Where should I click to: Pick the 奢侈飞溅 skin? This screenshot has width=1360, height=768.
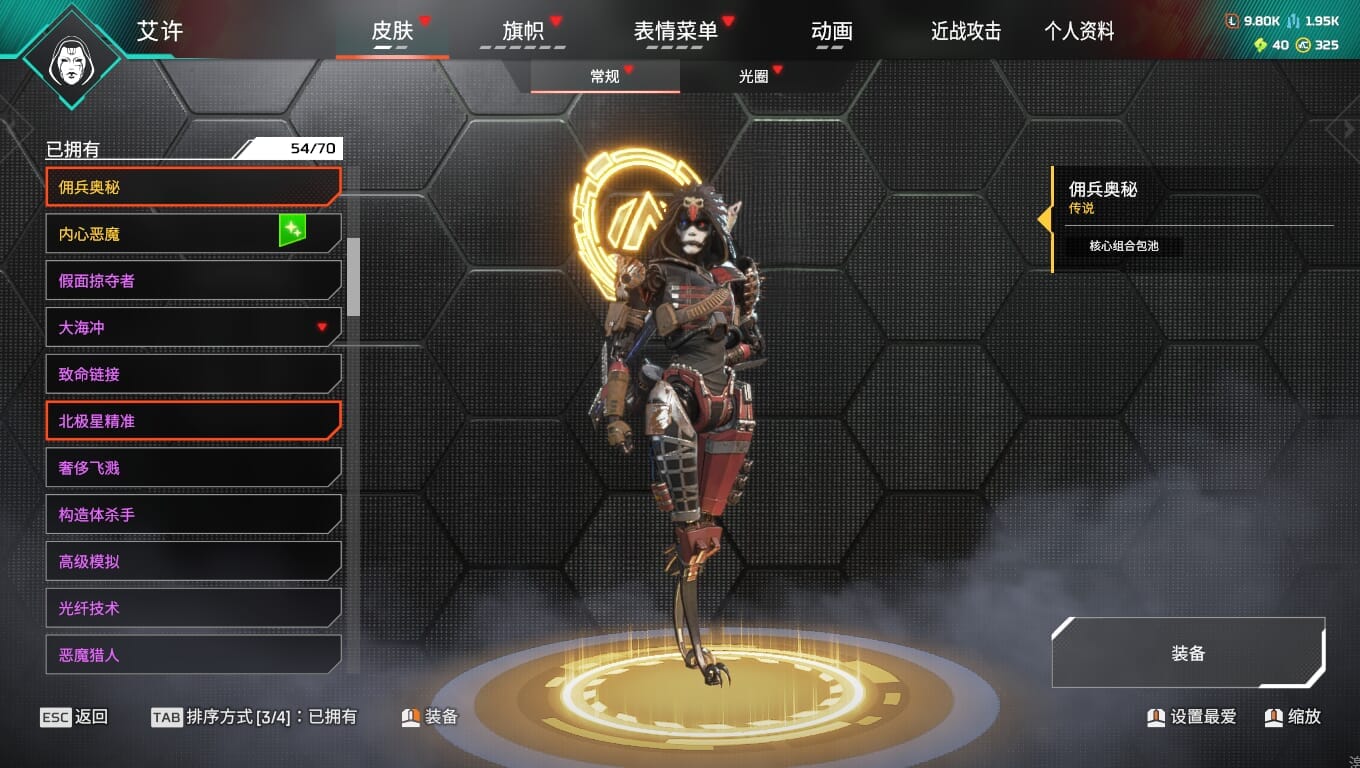[193, 468]
